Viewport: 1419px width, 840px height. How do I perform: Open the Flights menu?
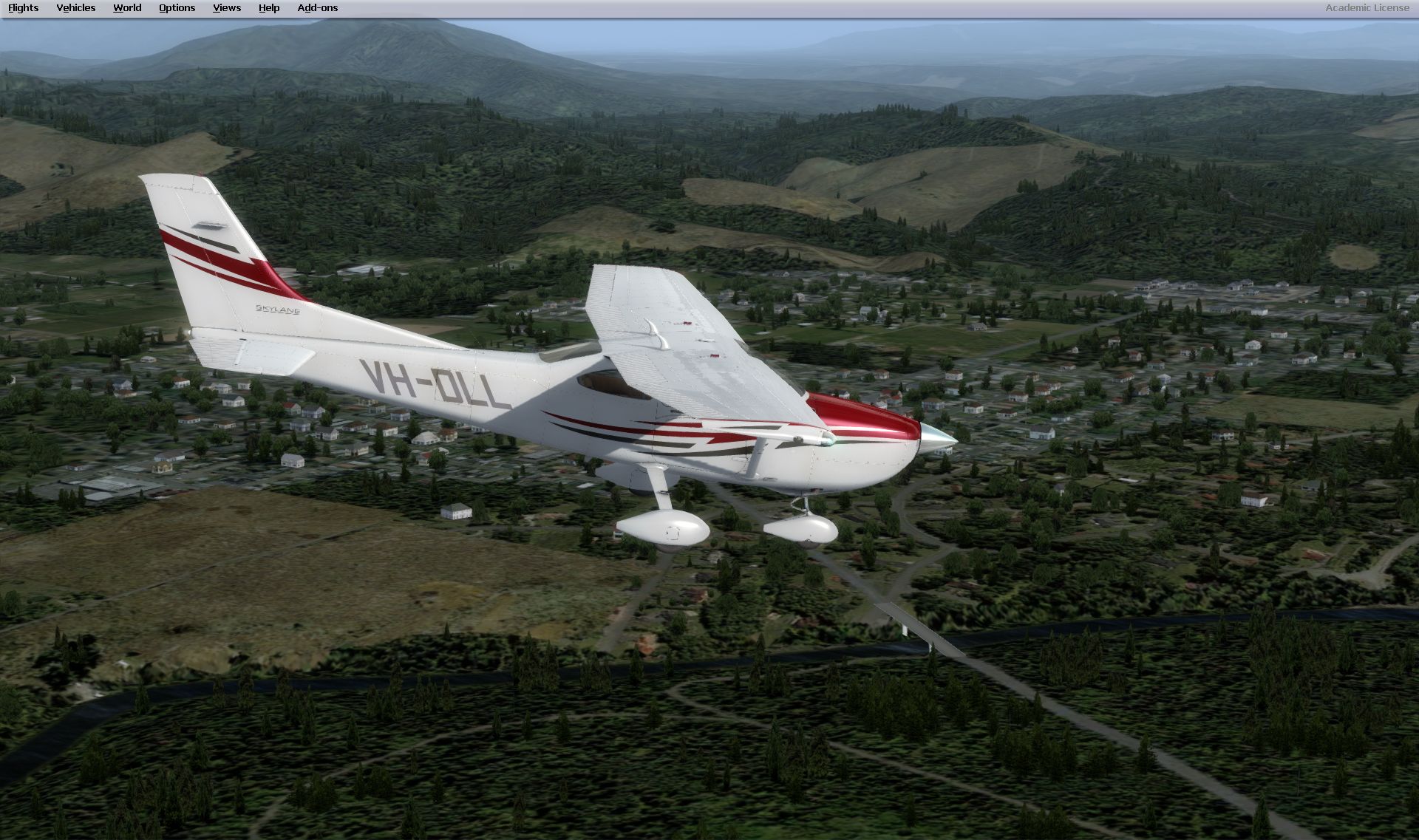point(23,8)
